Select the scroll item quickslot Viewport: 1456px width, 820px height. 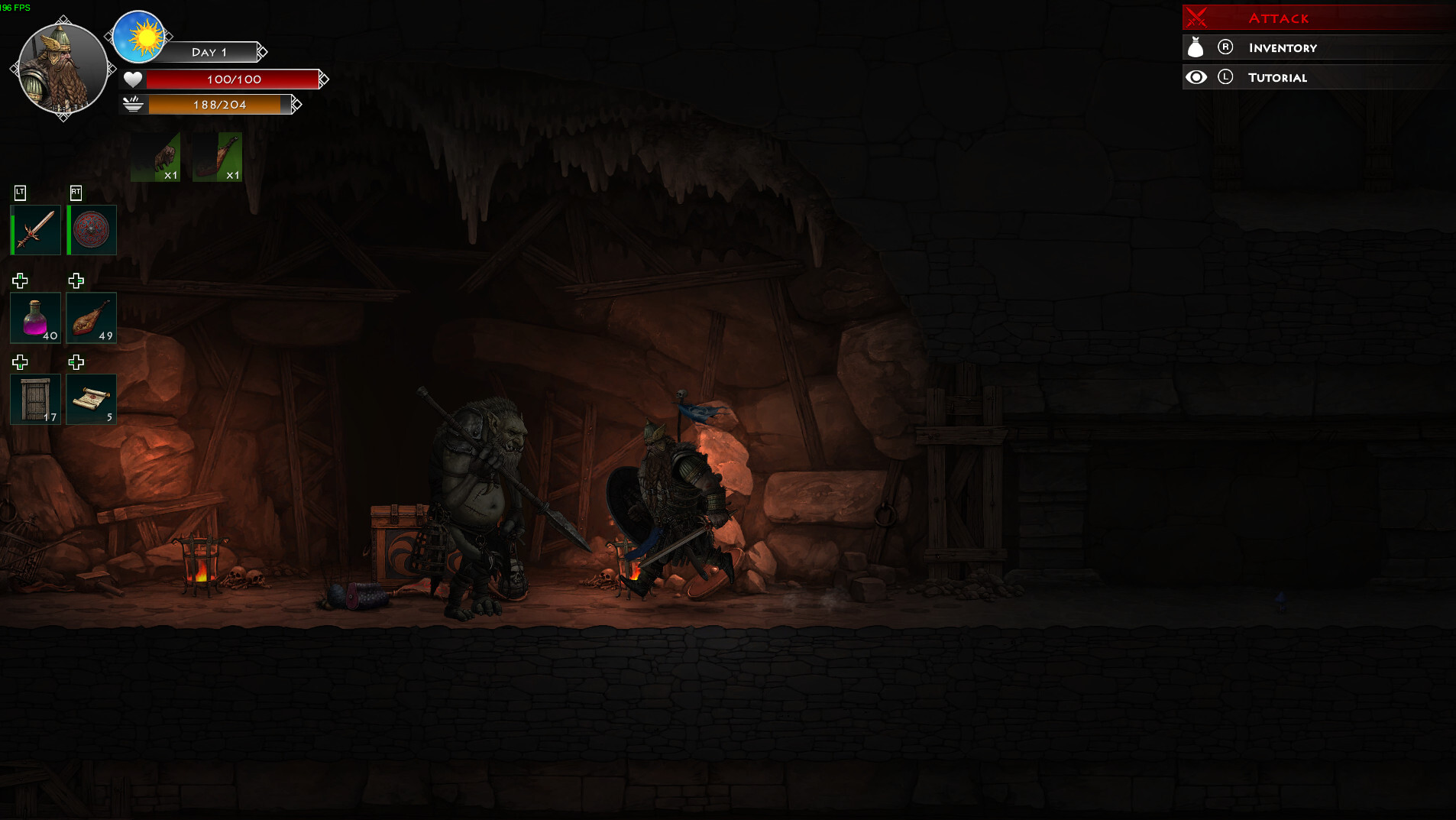[91, 399]
